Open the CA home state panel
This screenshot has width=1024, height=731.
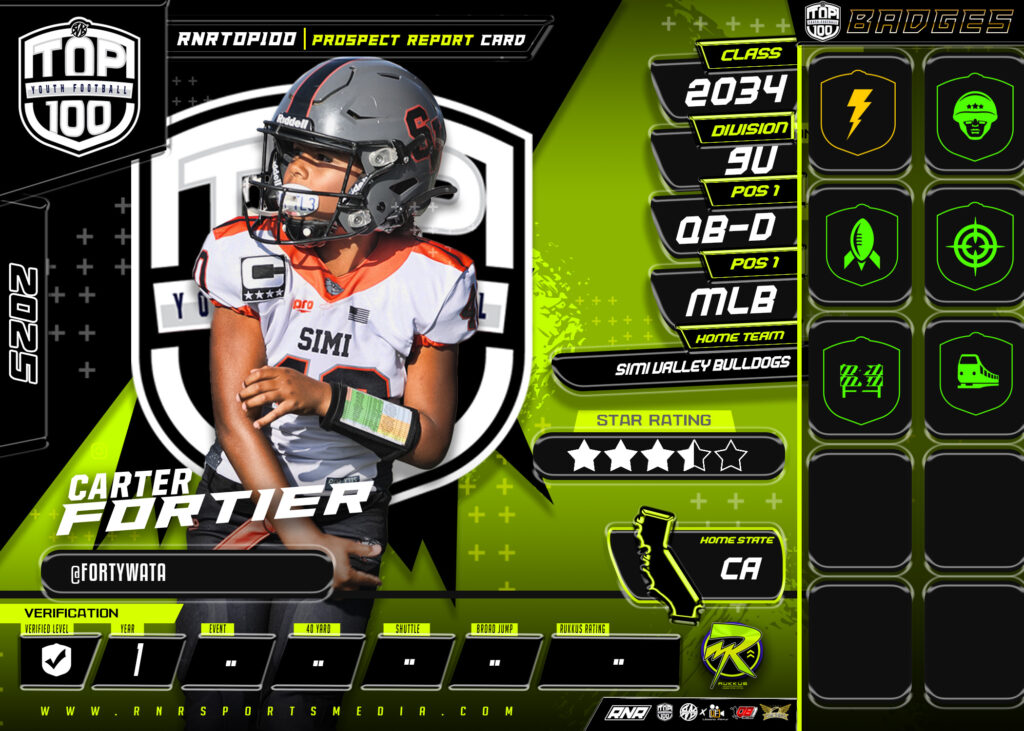(740, 568)
